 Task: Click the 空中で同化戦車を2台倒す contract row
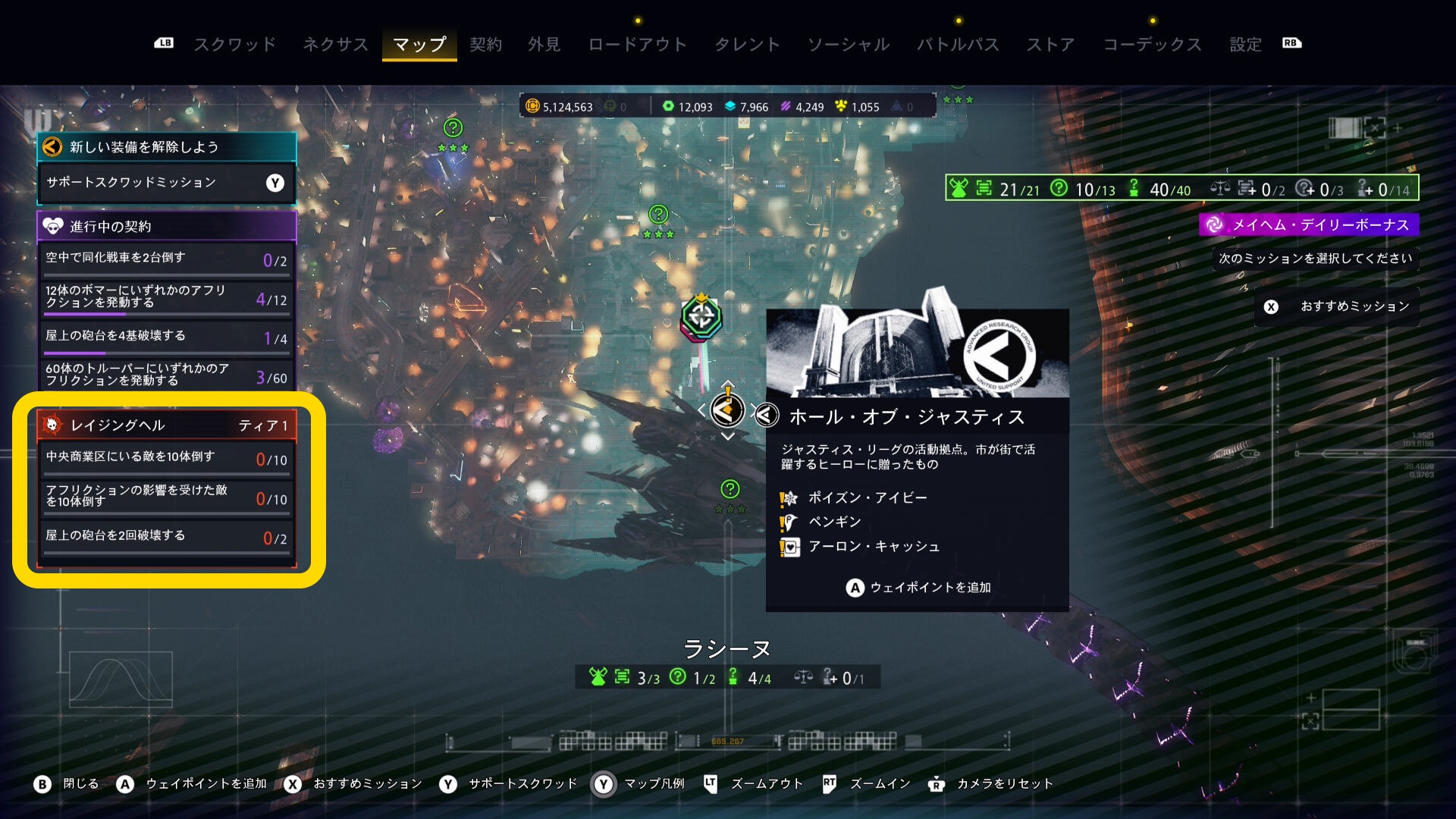(x=165, y=259)
